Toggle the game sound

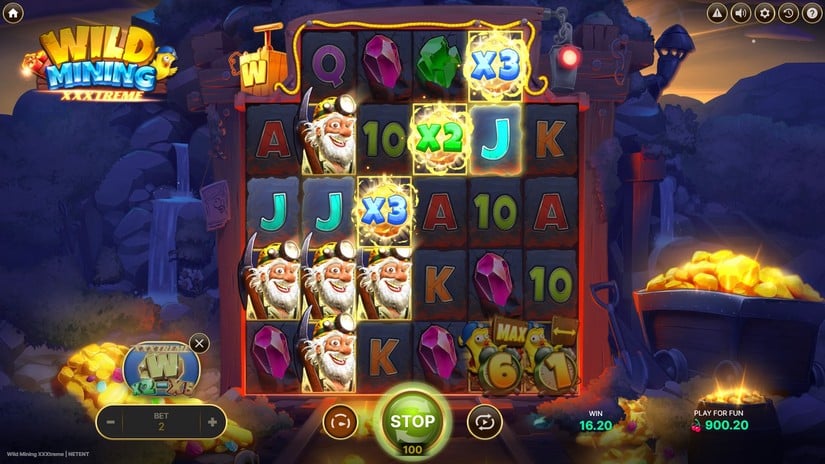[741, 13]
